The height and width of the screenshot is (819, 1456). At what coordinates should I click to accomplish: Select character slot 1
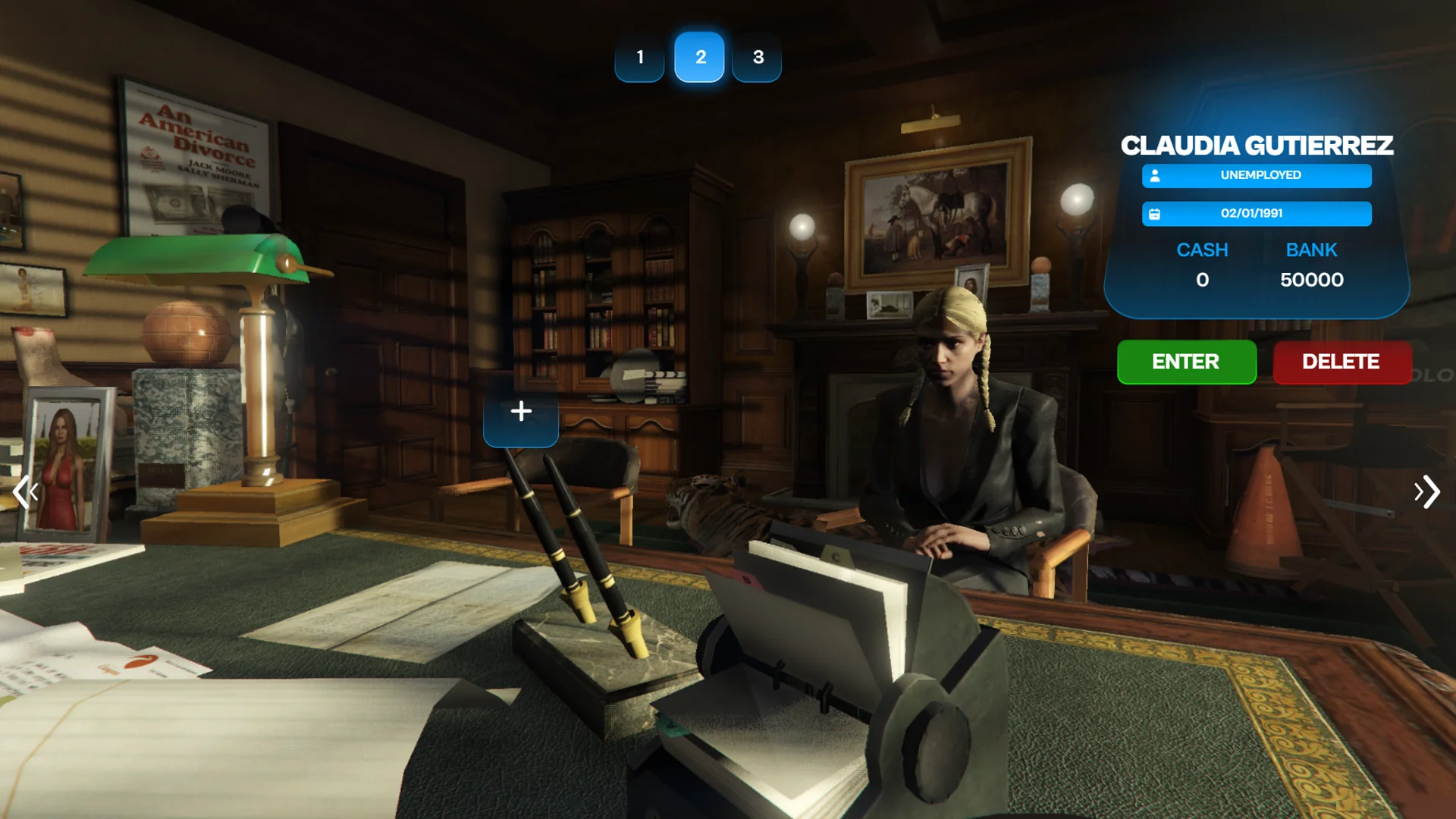pyautogui.click(x=639, y=57)
